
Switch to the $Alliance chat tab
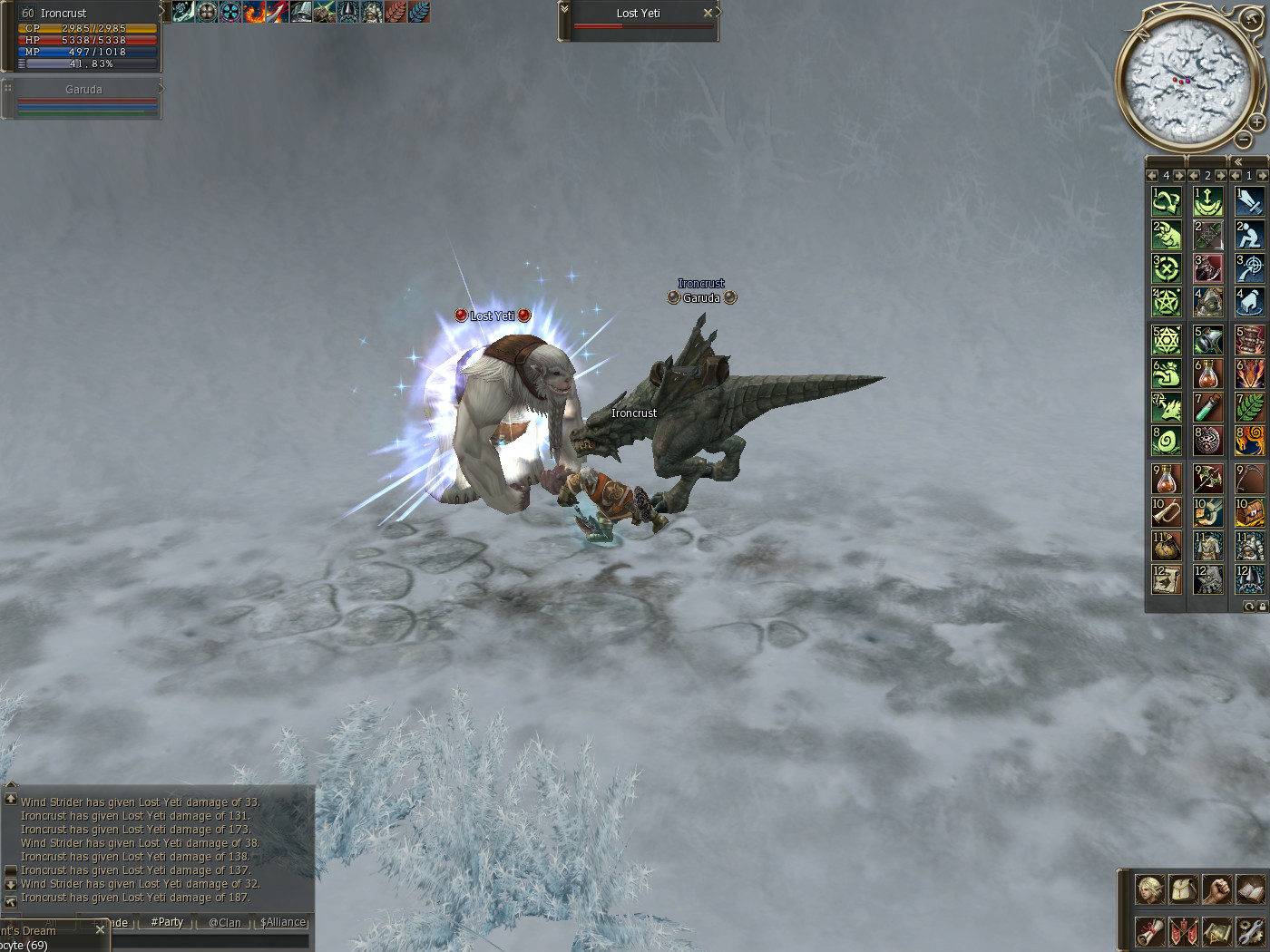tap(283, 922)
